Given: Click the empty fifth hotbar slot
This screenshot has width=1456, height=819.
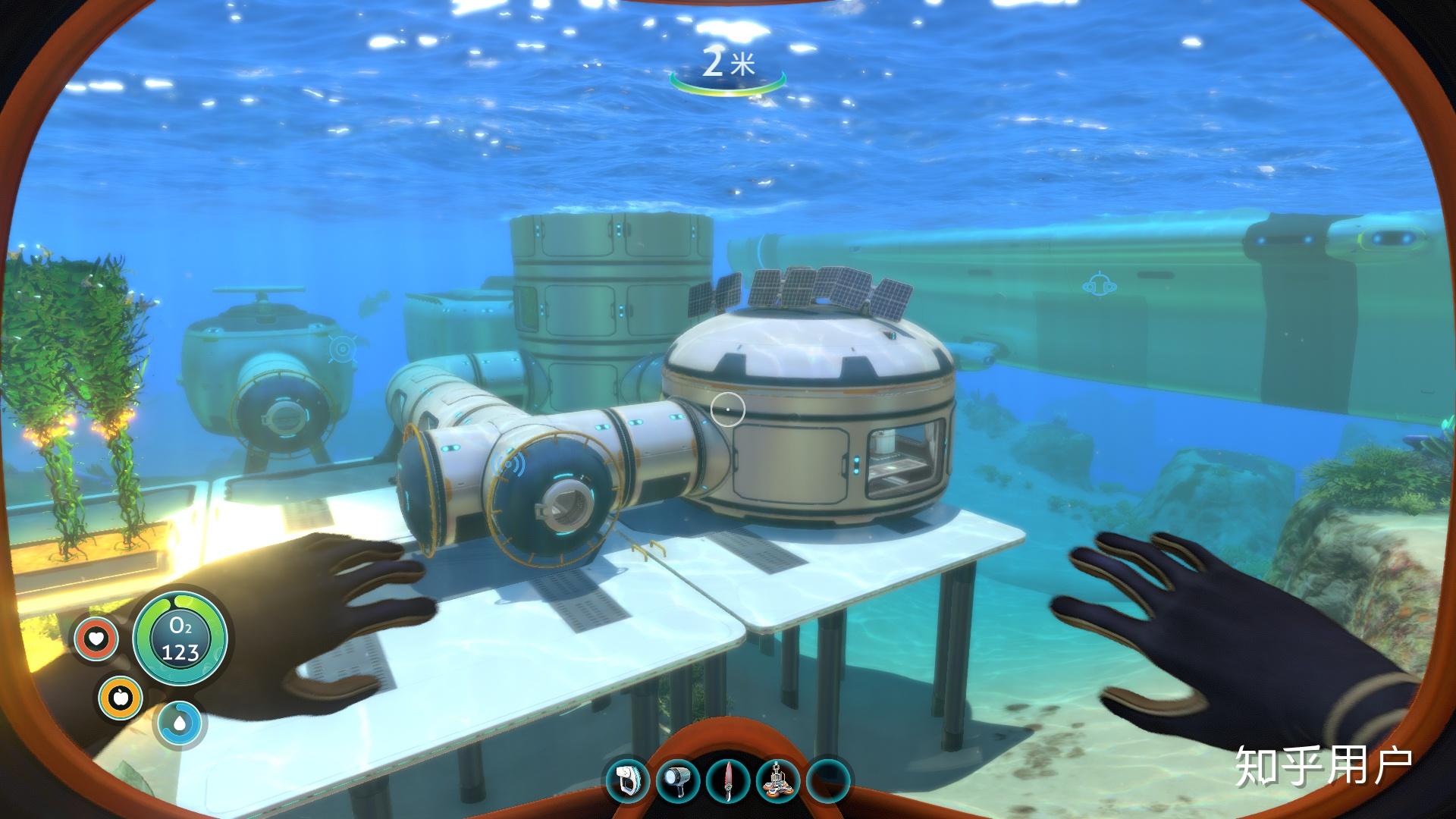Looking at the screenshot, I should pyautogui.click(x=829, y=780).
